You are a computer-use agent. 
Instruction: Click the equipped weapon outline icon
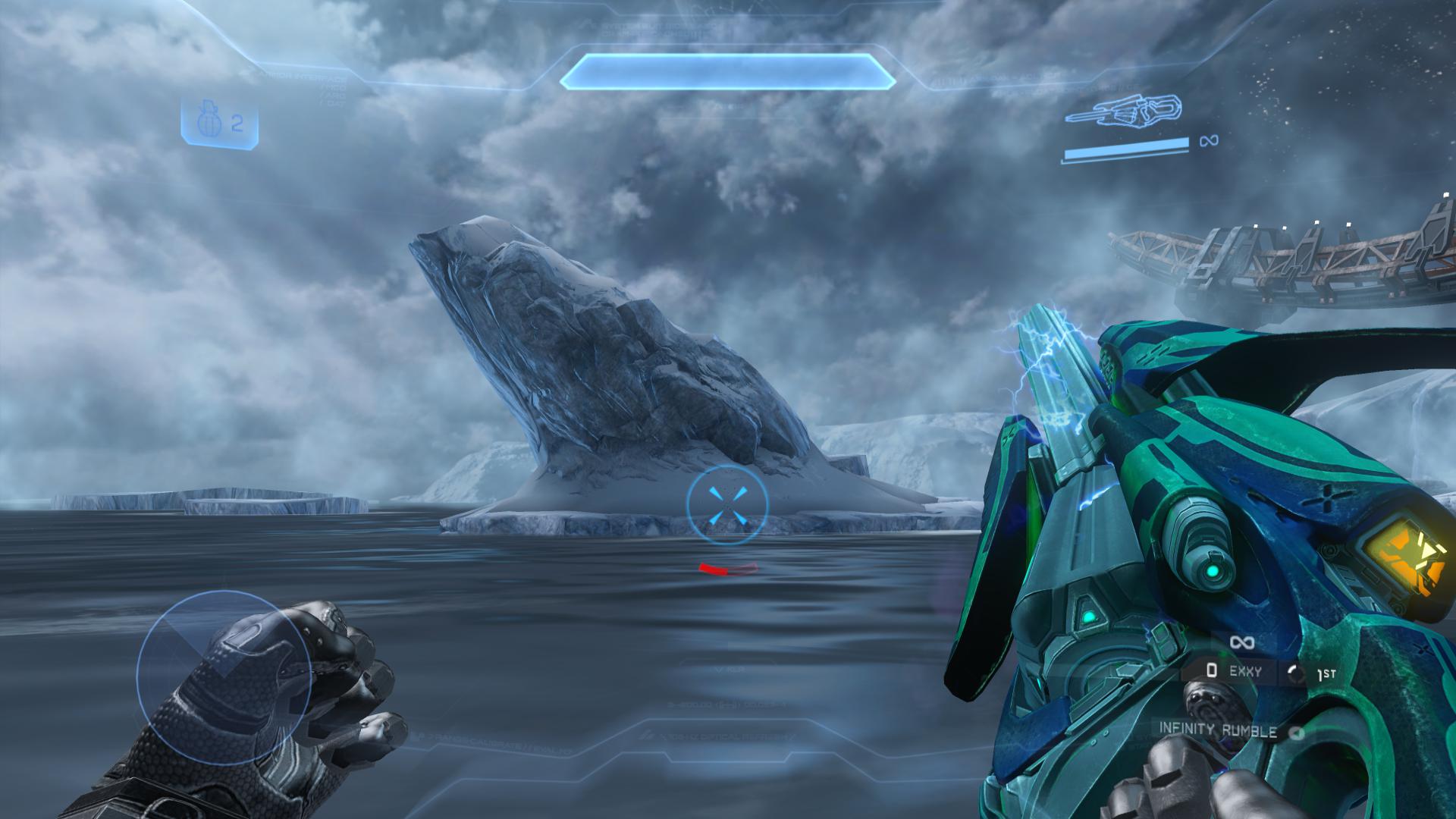(1123, 113)
